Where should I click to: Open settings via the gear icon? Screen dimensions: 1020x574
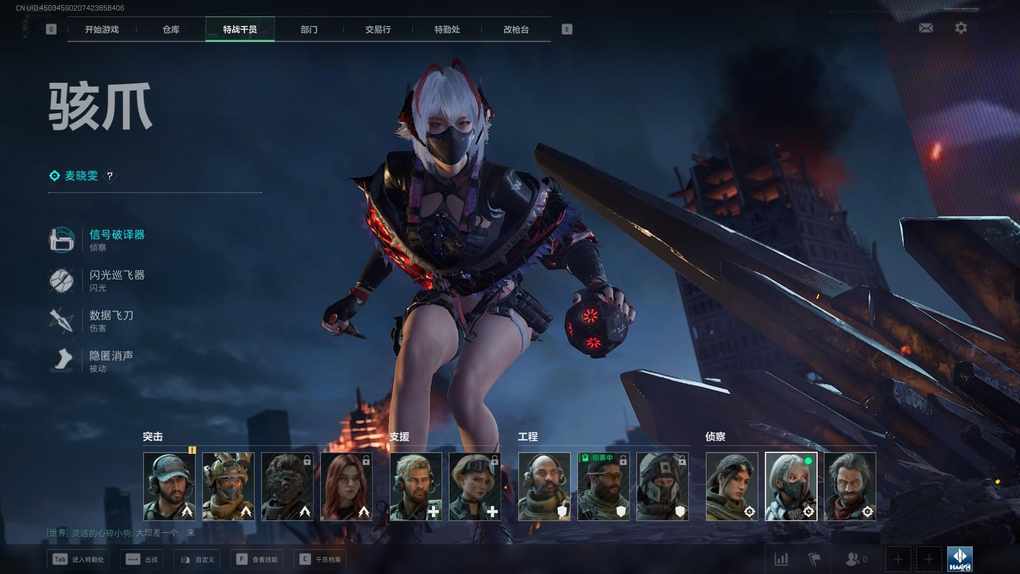click(x=961, y=28)
